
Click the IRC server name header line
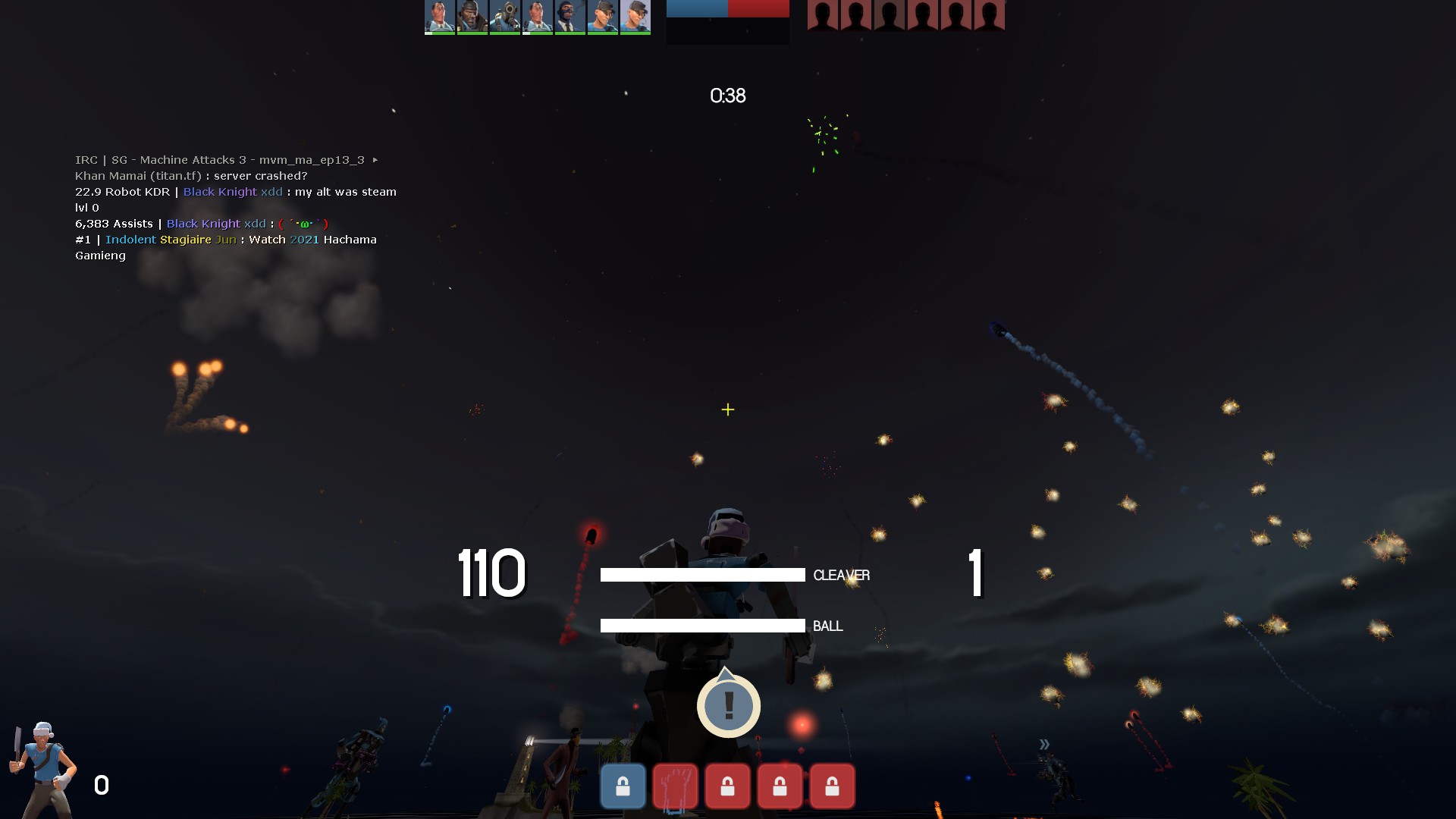click(220, 160)
